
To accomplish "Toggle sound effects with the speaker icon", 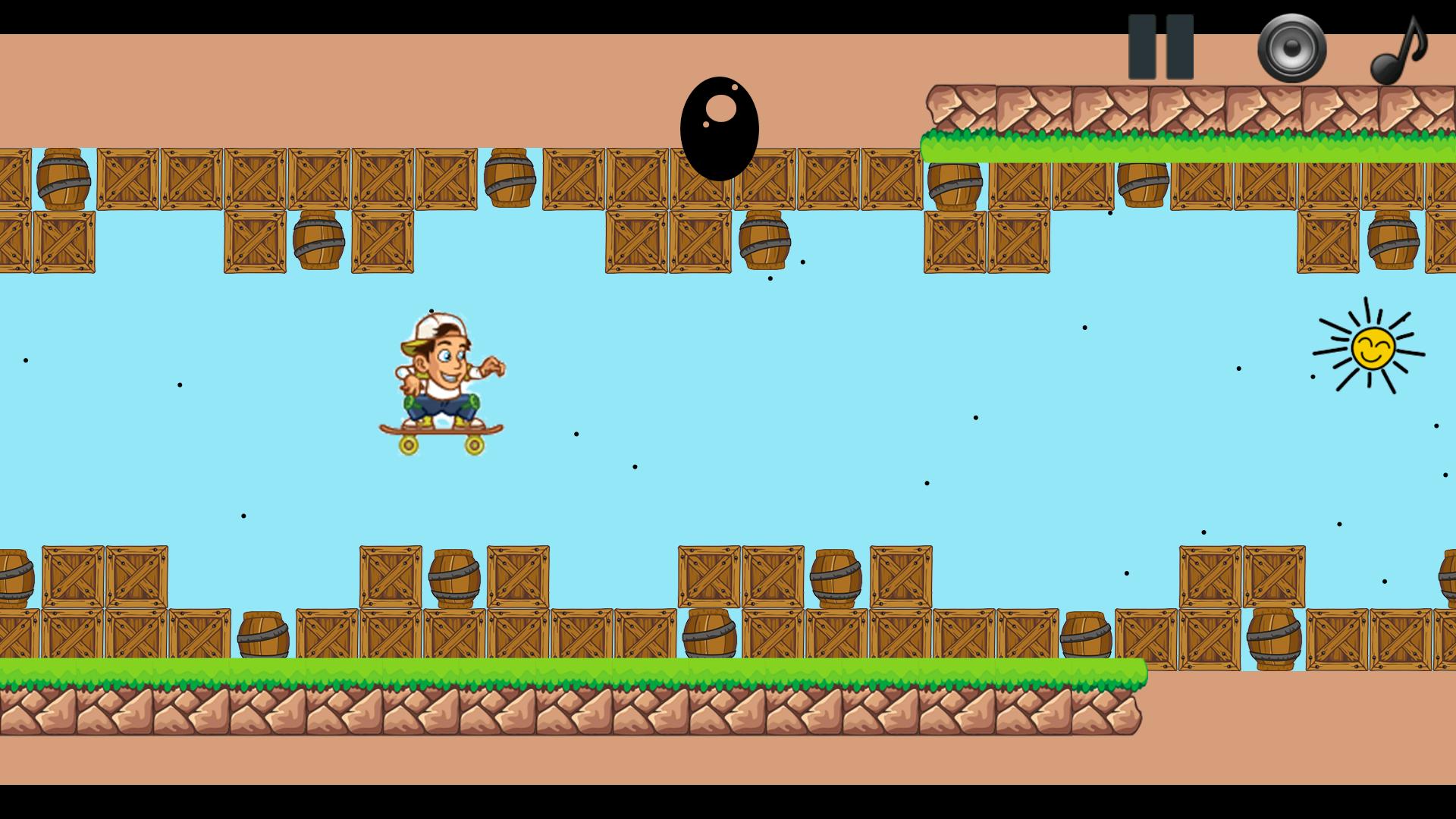I will point(1291,49).
